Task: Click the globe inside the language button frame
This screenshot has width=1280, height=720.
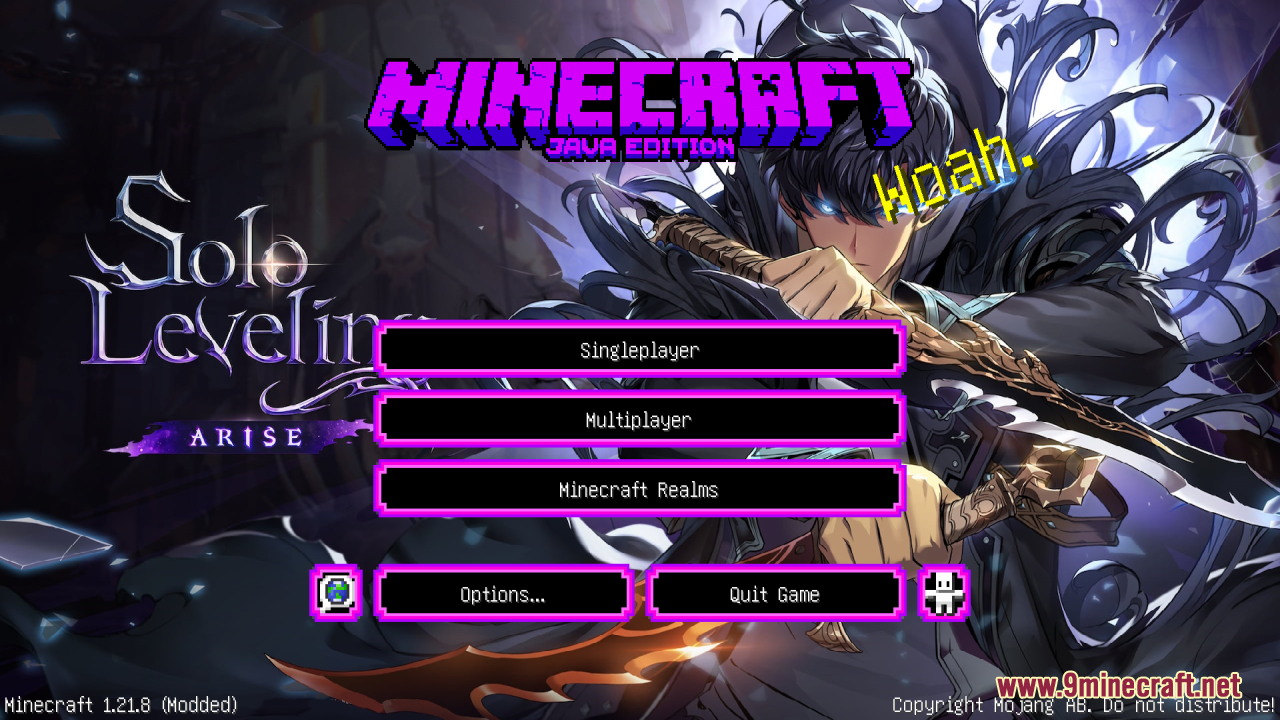Action: point(337,593)
